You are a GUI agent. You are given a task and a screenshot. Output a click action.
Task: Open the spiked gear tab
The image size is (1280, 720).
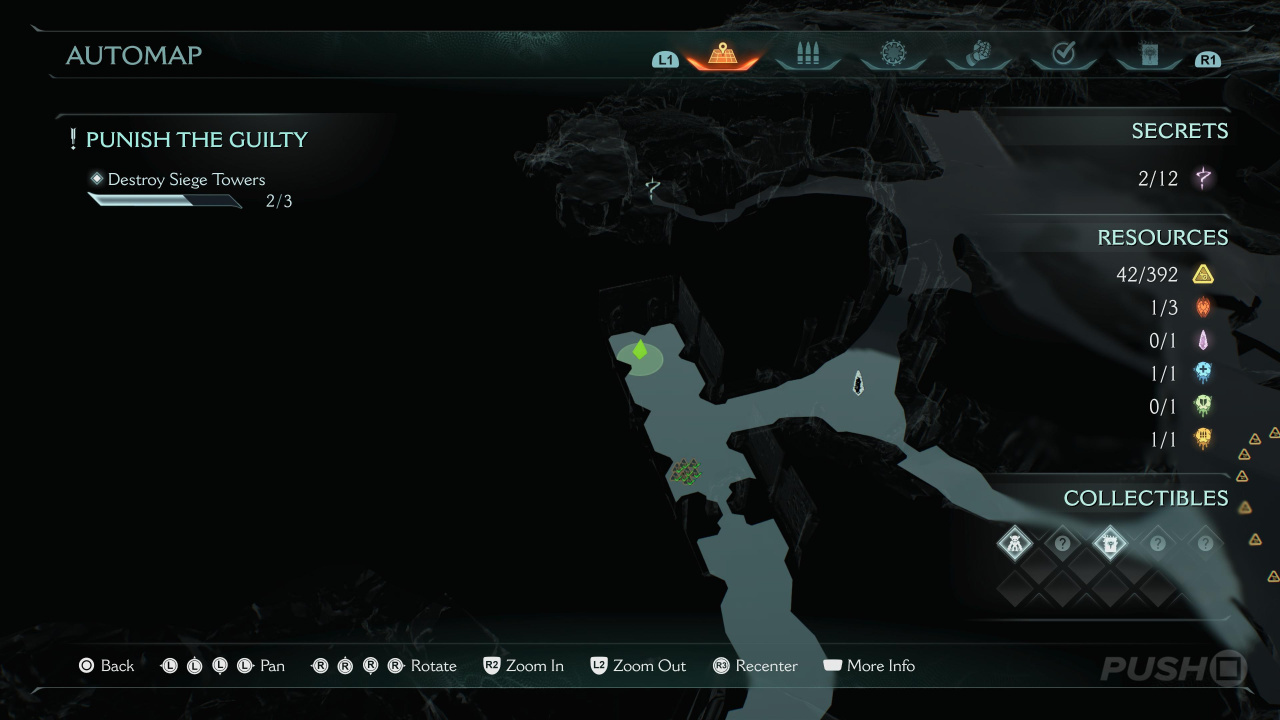893,55
